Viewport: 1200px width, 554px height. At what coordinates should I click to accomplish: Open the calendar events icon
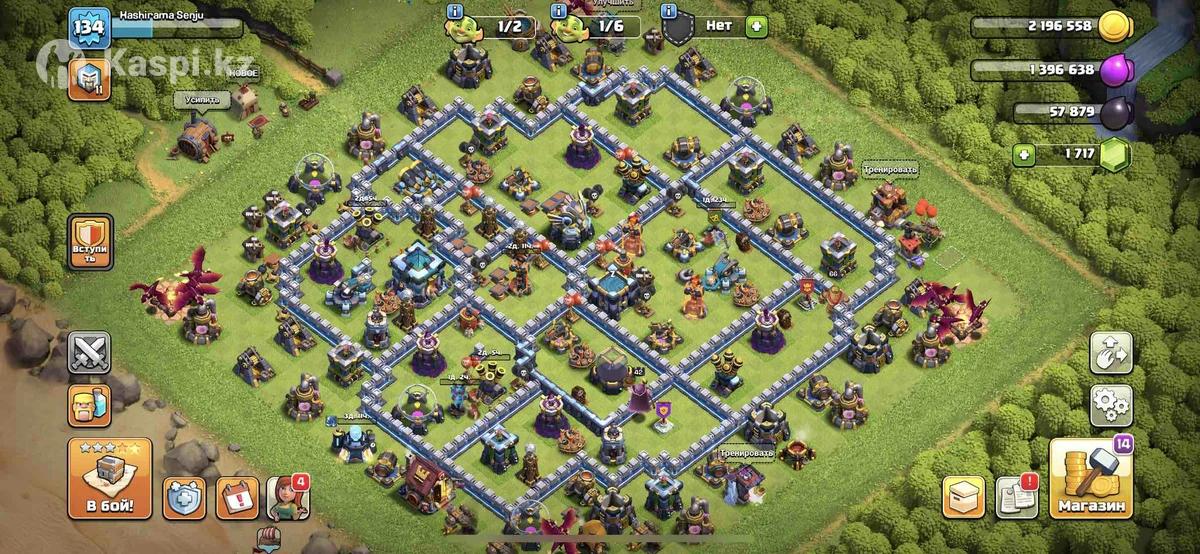tap(237, 497)
